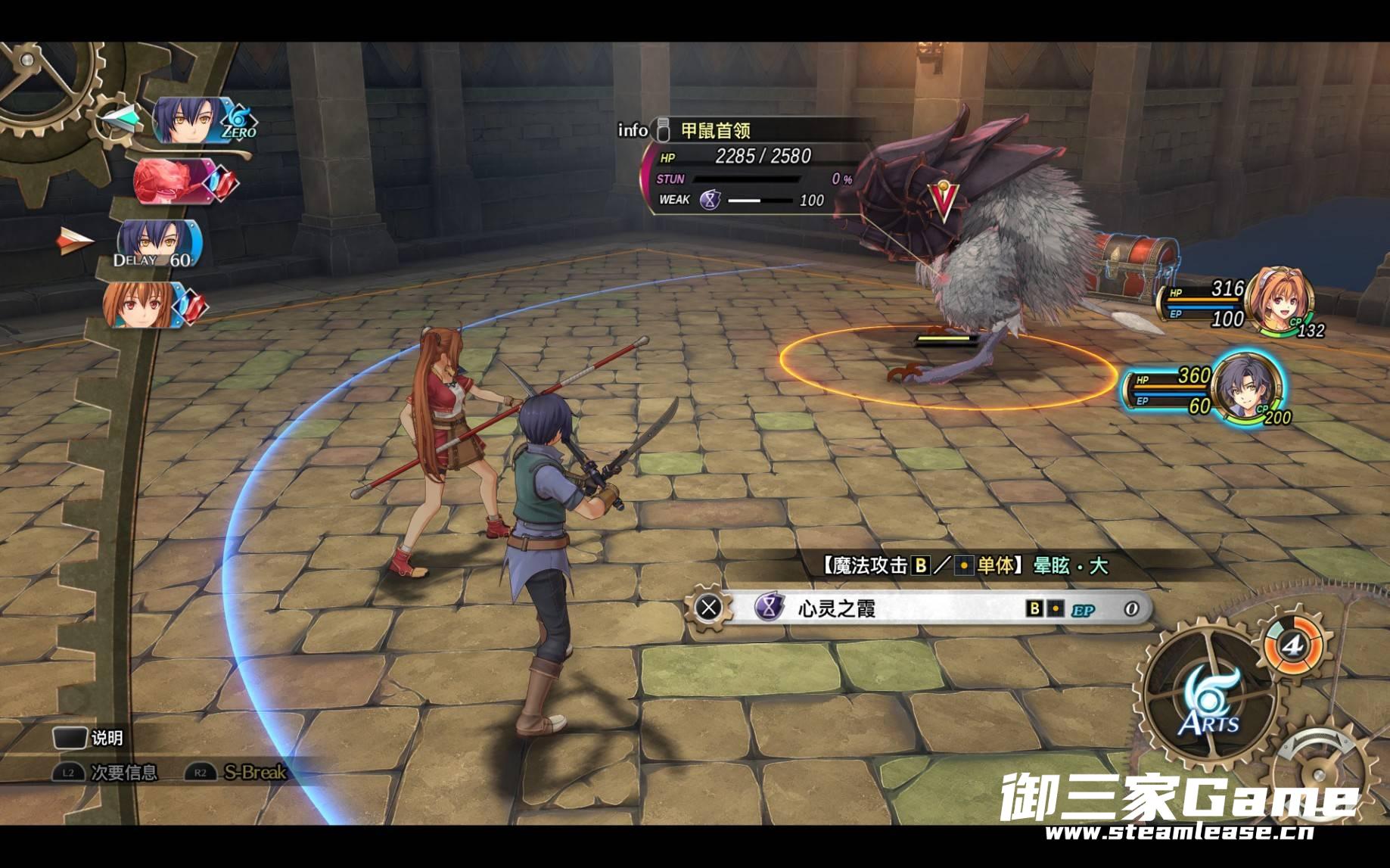Select the DELAY 60 turn-order portrait
The height and width of the screenshot is (868, 1390).
pos(159,244)
